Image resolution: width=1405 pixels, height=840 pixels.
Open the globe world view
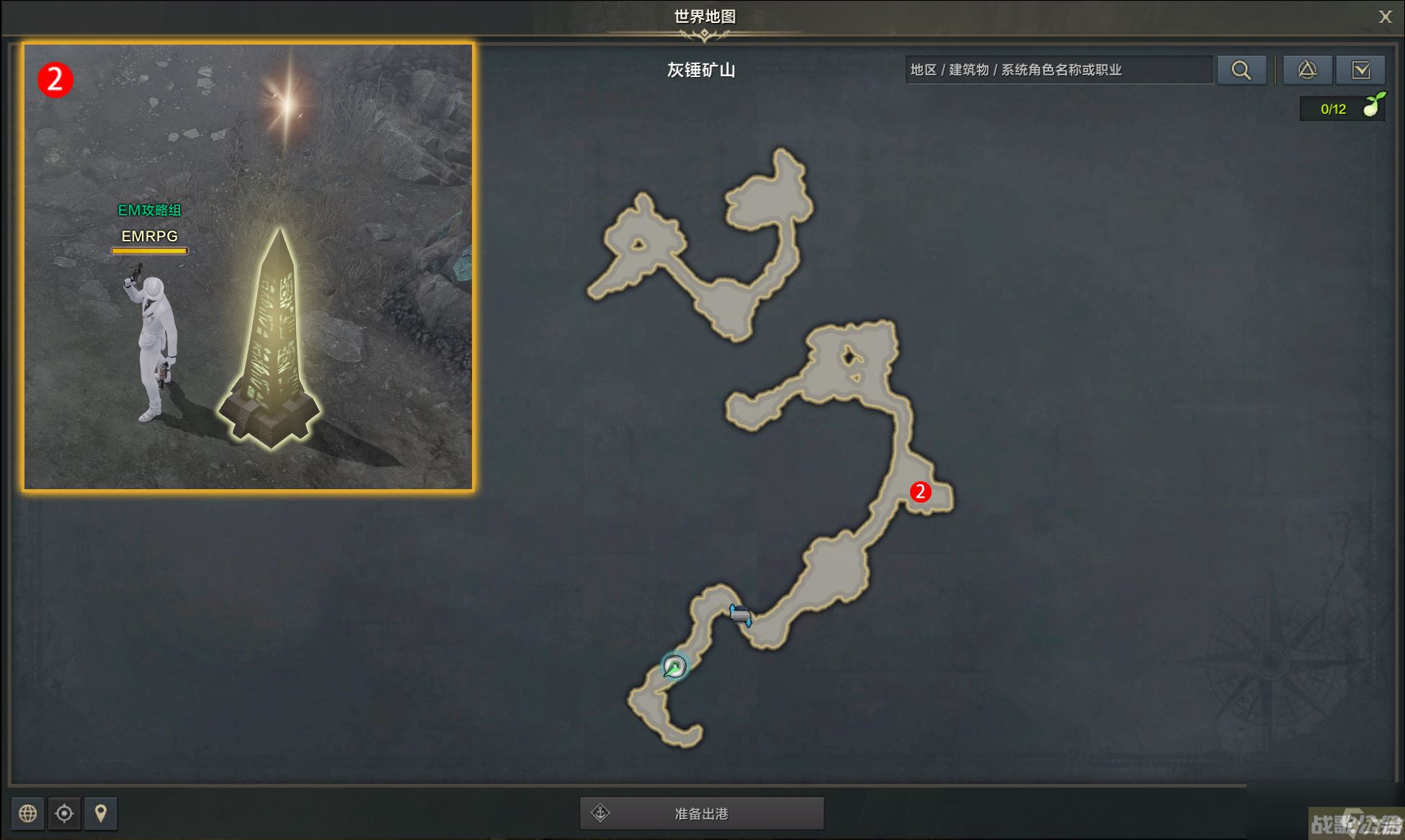[28, 813]
